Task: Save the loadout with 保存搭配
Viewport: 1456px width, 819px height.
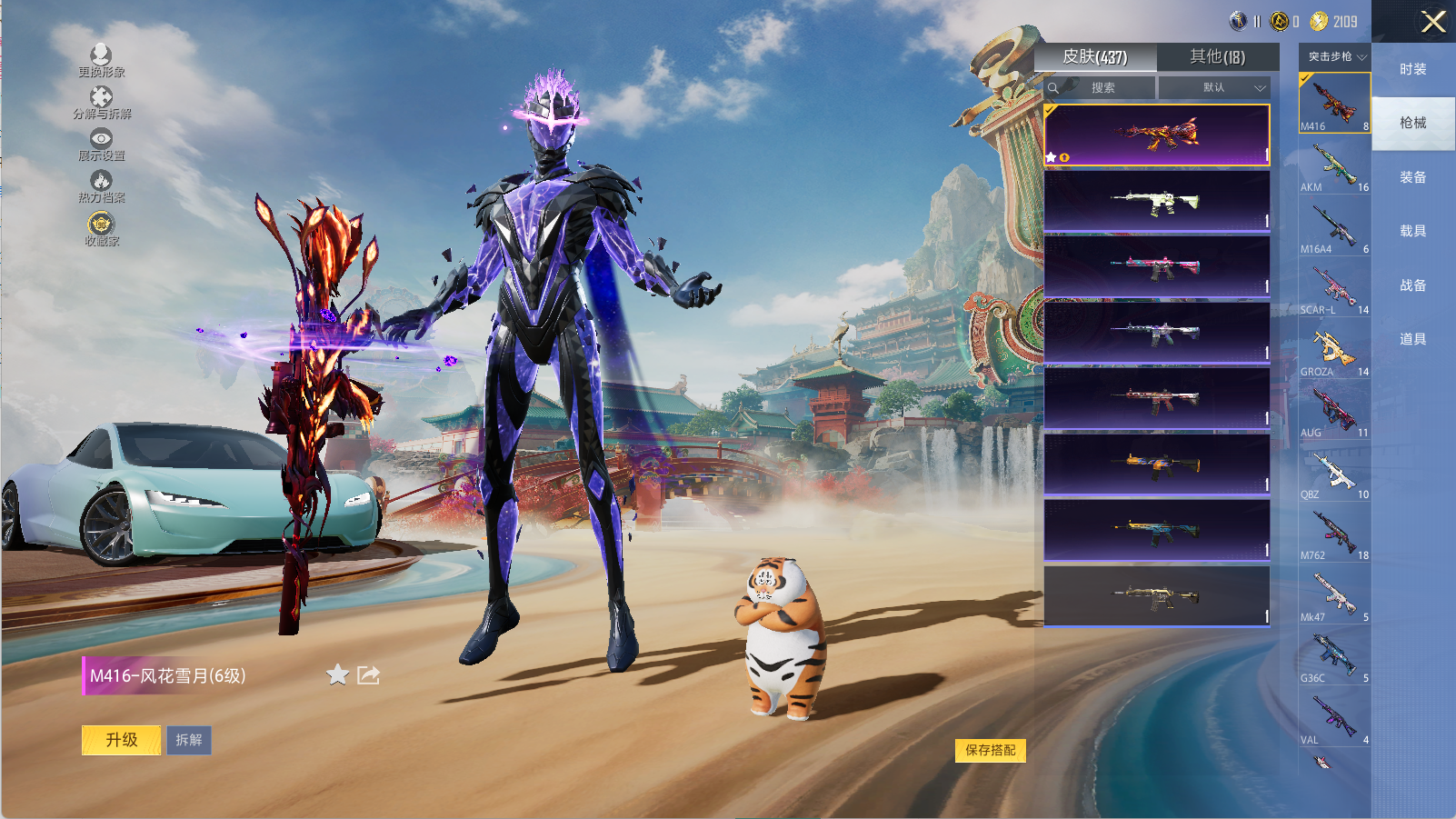Action: (991, 750)
